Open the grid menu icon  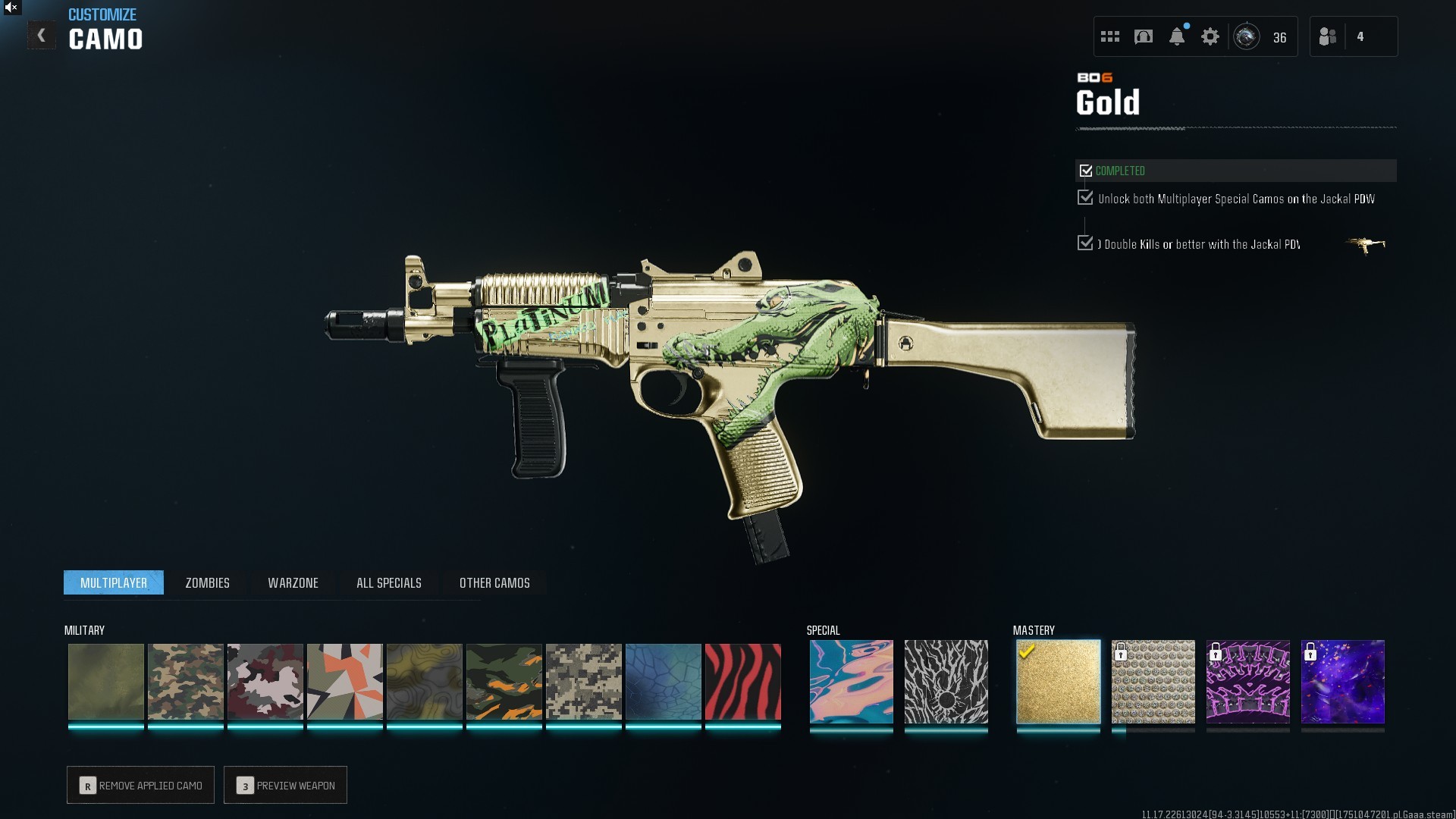[1110, 36]
